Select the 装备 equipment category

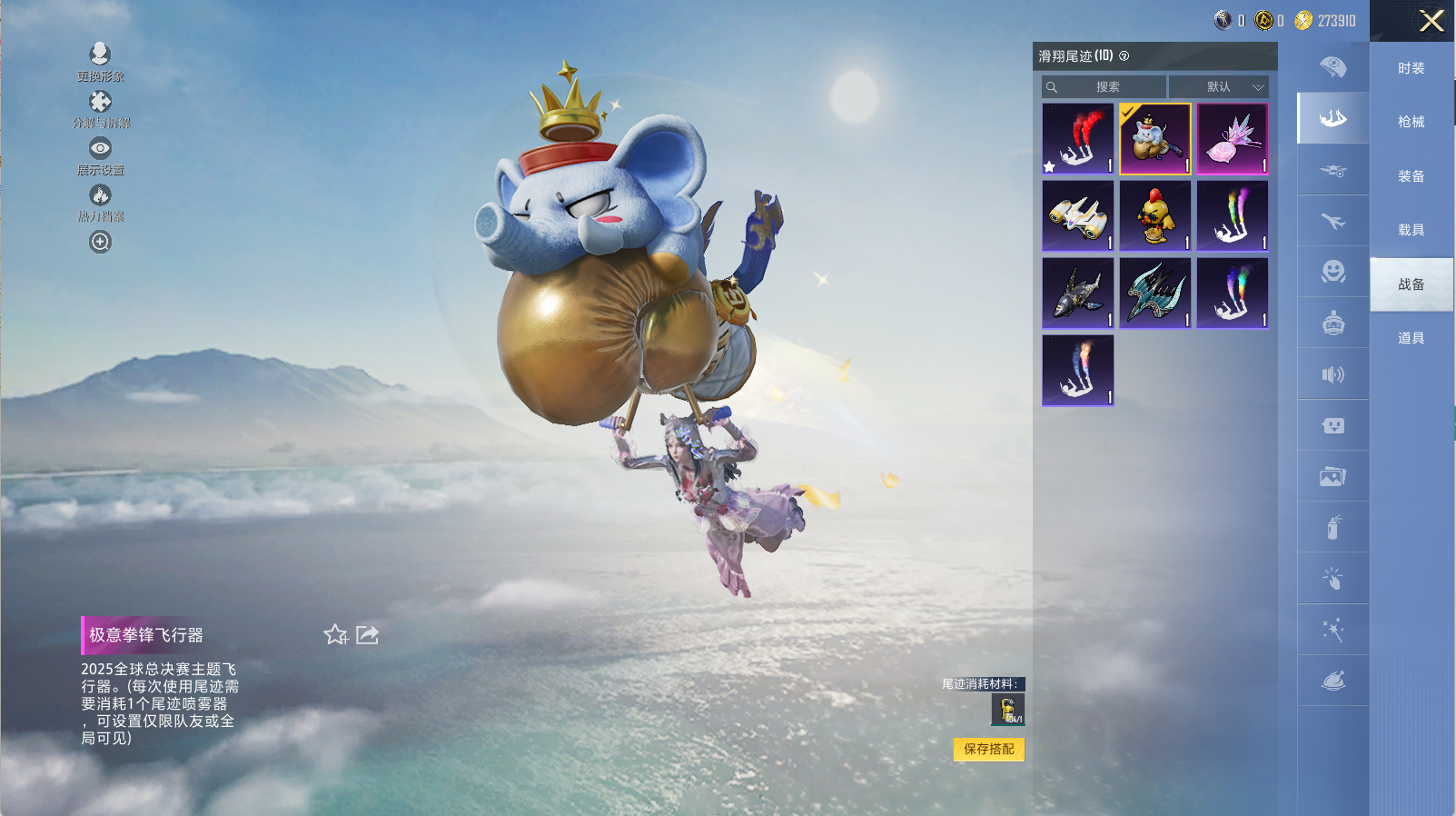(1411, 176)
